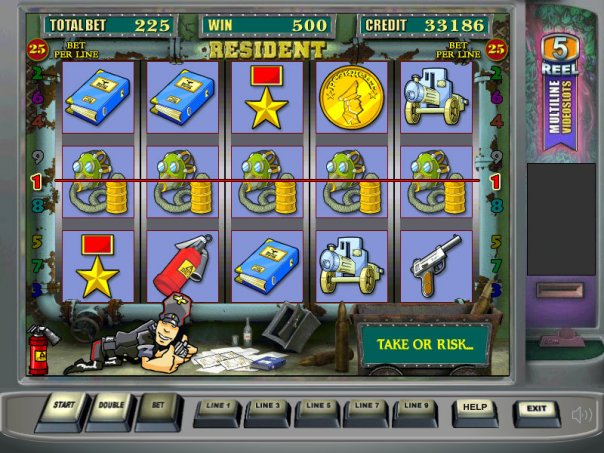This screenshot has height=453, width=604.
Task: Choose the LINE 9 button
Action: [418, 409]
